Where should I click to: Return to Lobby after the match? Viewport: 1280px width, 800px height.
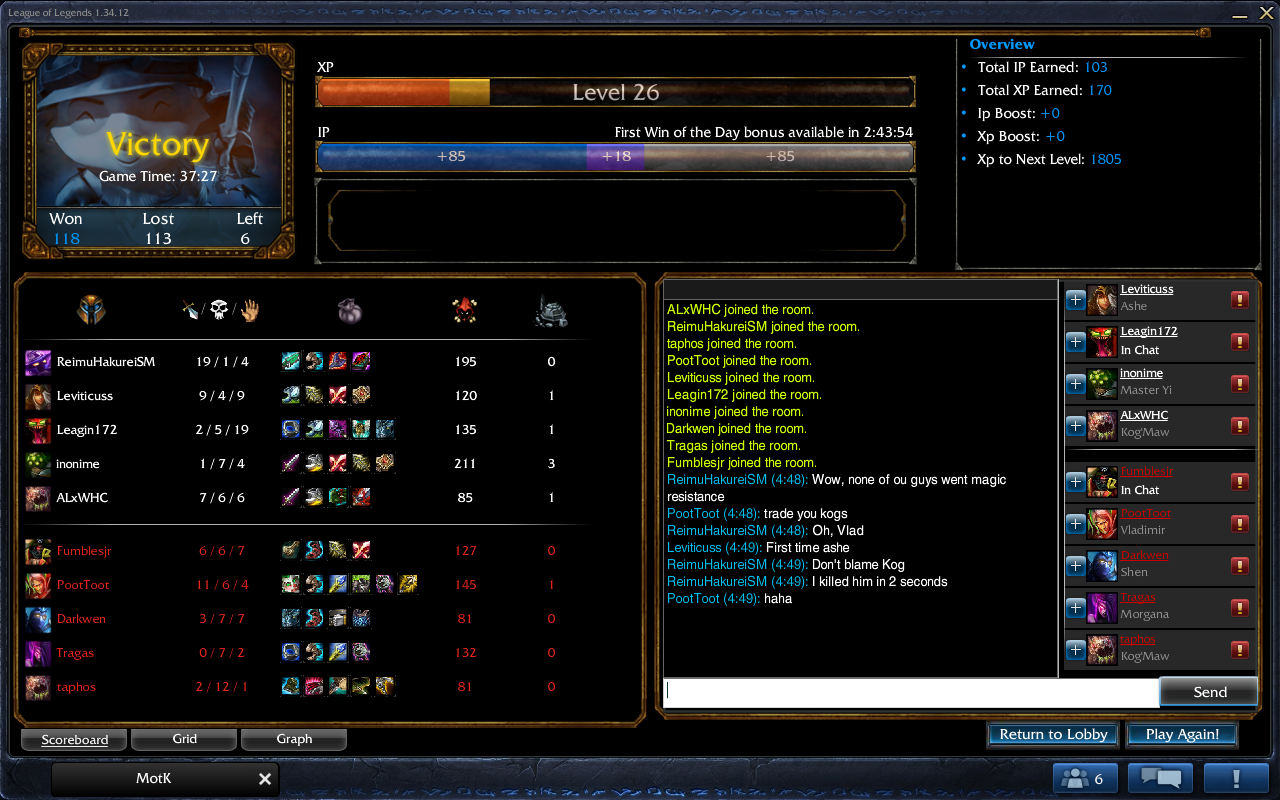(1053, 734)
